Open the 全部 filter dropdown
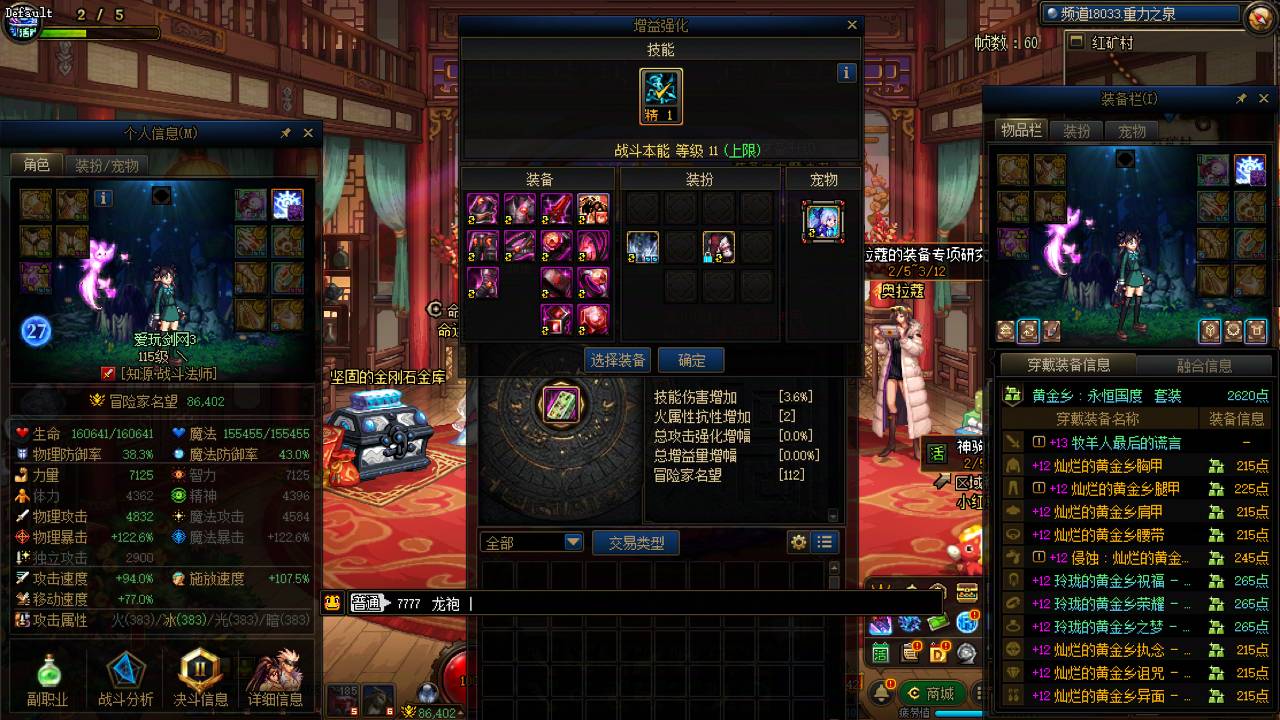1280x720 pixels. 530,540
